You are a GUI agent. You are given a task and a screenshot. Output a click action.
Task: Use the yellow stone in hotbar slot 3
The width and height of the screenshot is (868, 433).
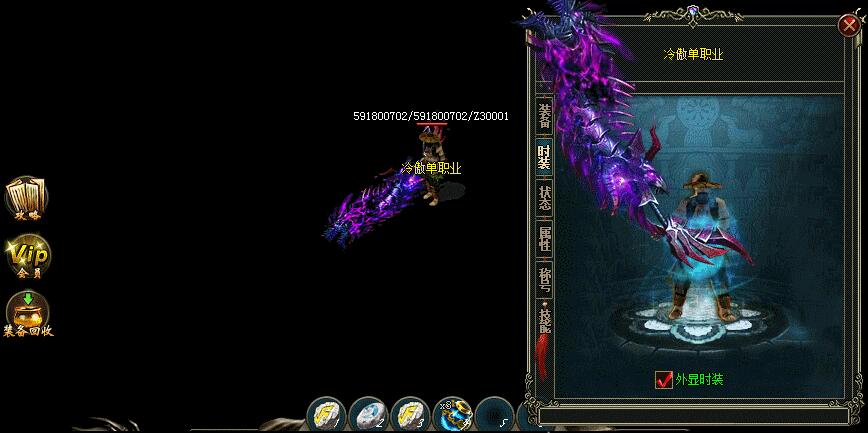tap(410, 414)
